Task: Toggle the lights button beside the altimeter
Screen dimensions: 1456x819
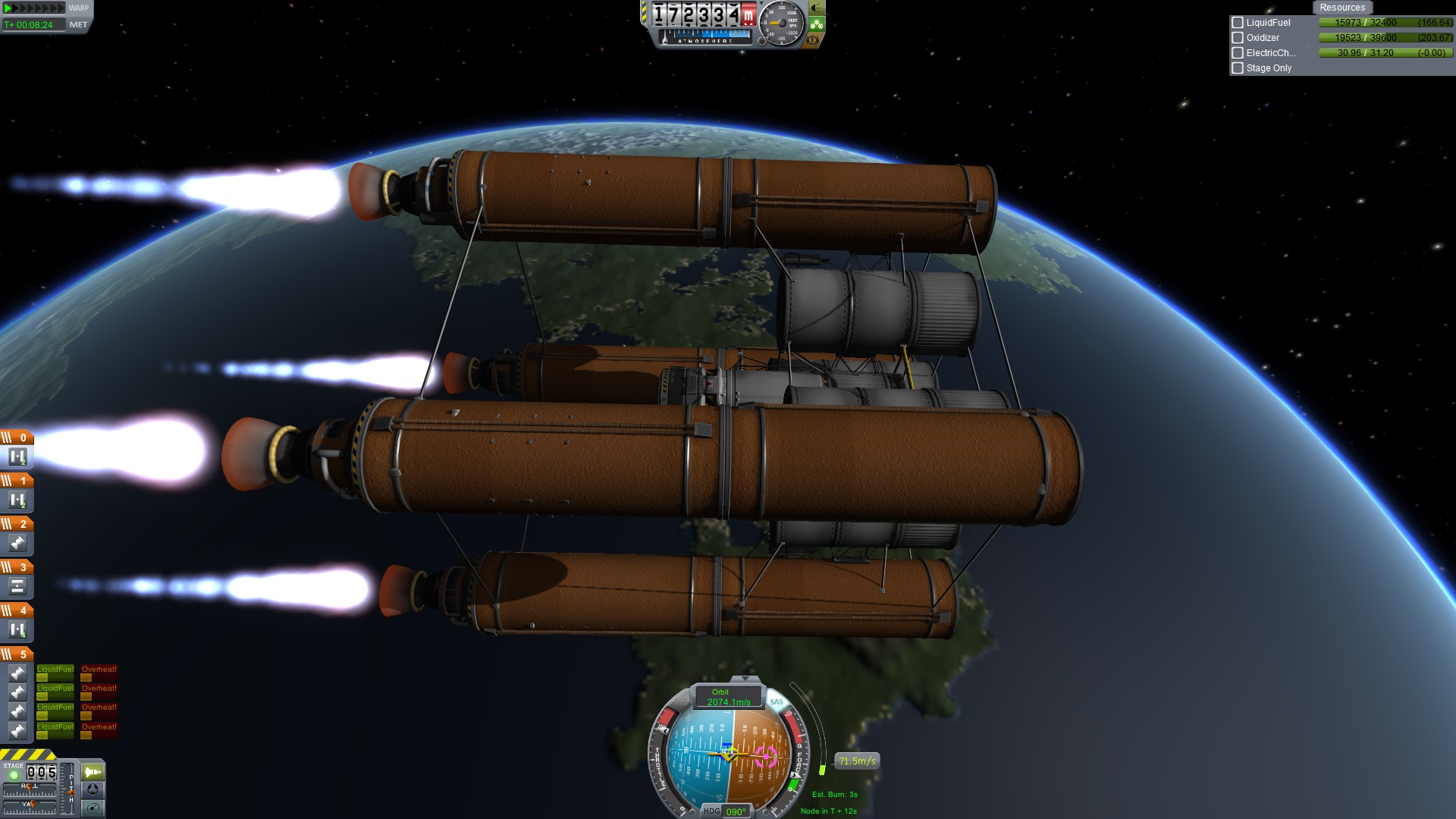Action: pyautogui.click(x=817, y=8)
